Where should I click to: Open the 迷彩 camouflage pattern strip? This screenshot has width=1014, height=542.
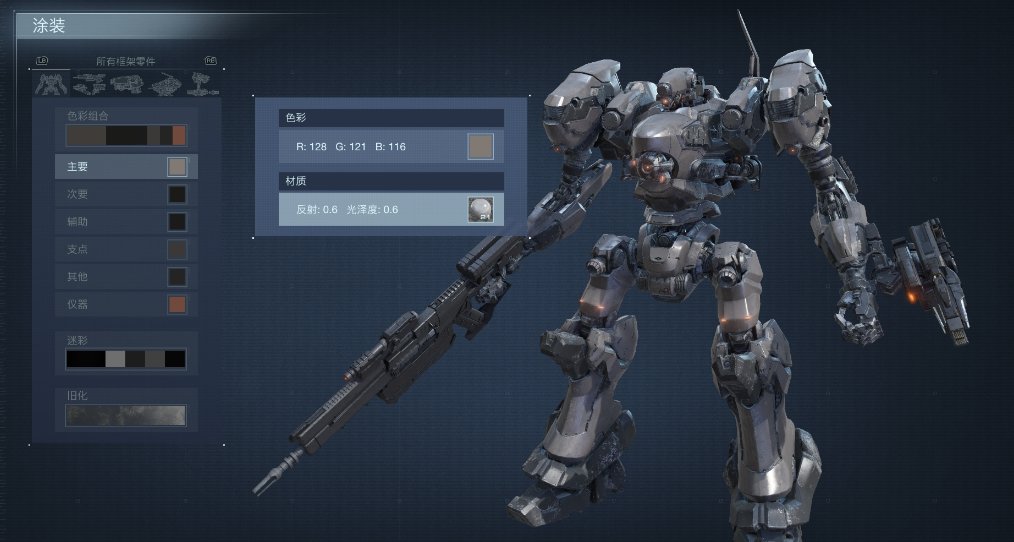(x=126, y=358)
